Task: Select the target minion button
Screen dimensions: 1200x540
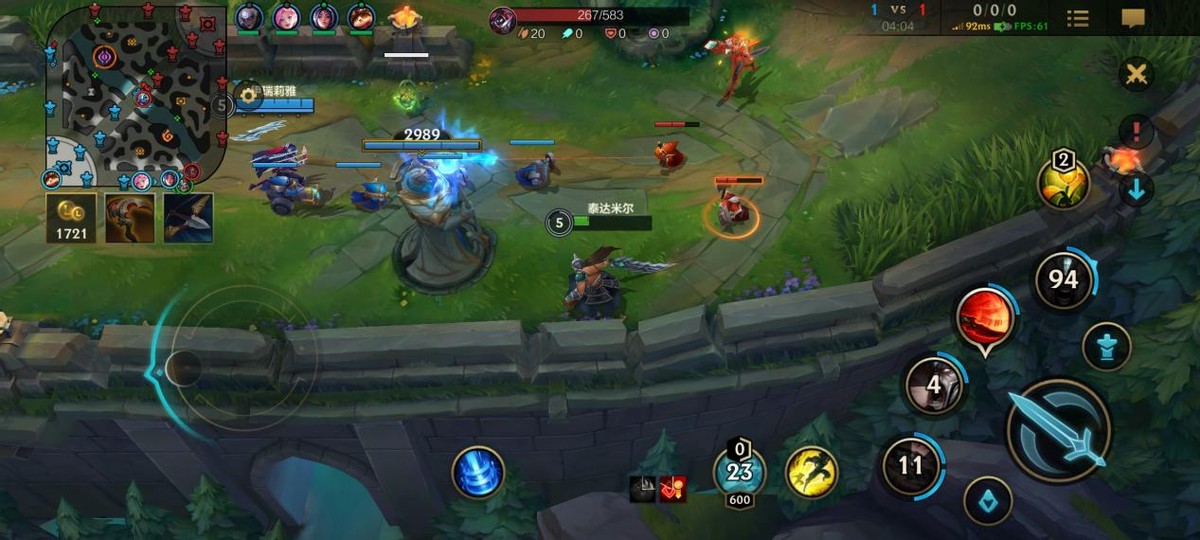Action: pyautogui.click(x=988, y=501)
